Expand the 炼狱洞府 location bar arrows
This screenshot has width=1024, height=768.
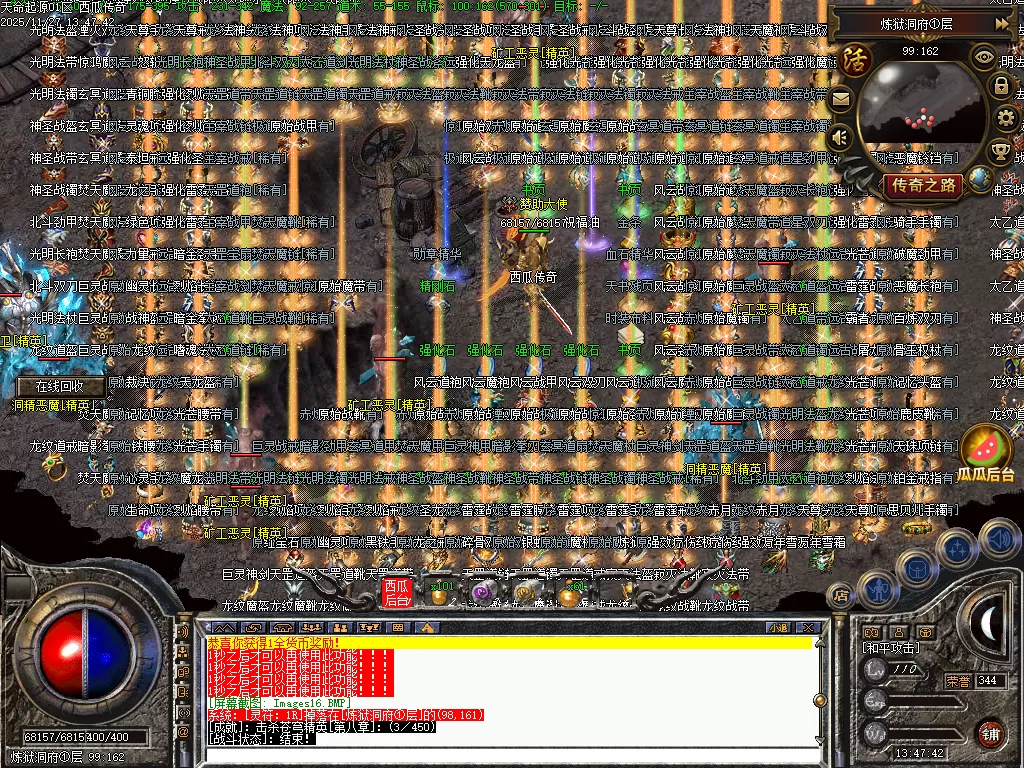pyautogui.click(x=1002, y=23)
